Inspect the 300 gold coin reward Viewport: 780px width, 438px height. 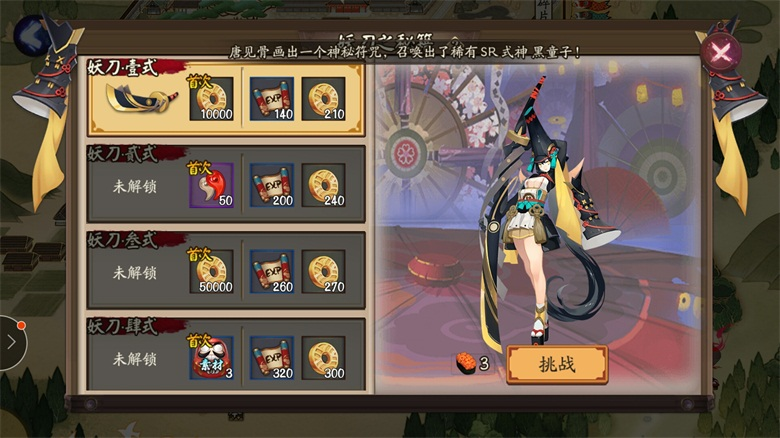[x=323, y=357]
